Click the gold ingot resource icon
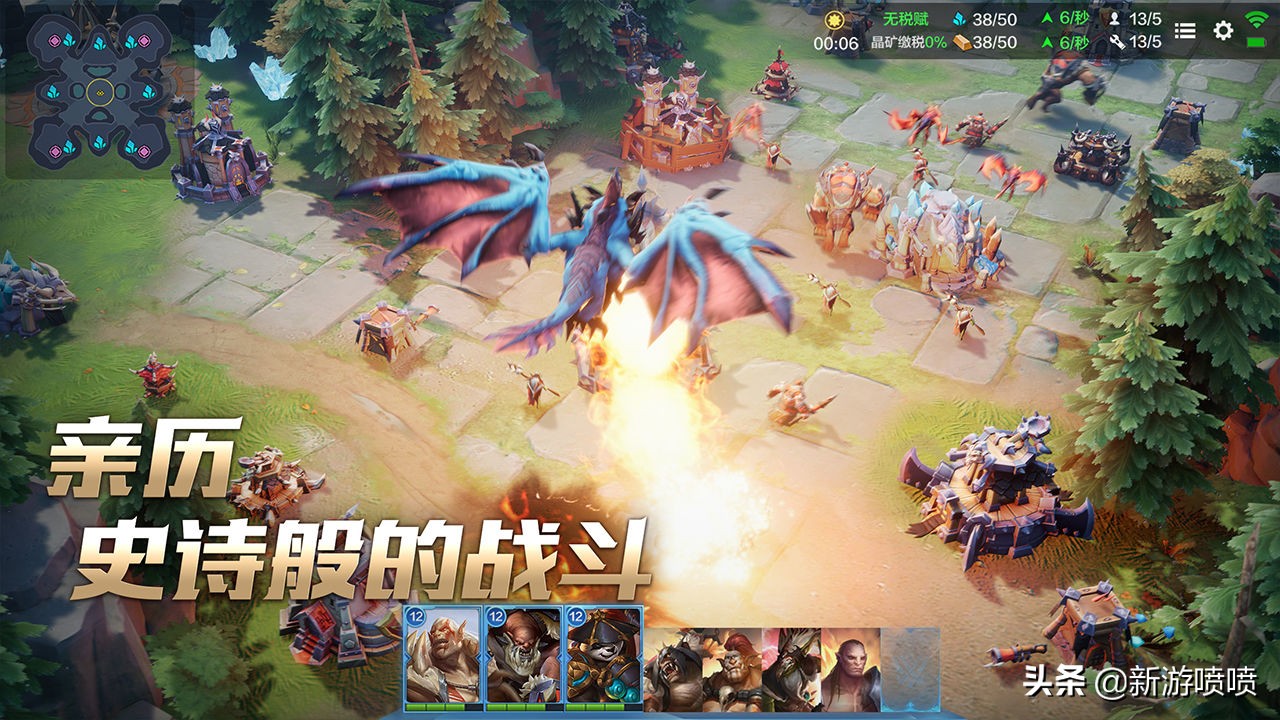This screenshot has height=720, width=1280. pyautogui.click(x=963, y=43)
